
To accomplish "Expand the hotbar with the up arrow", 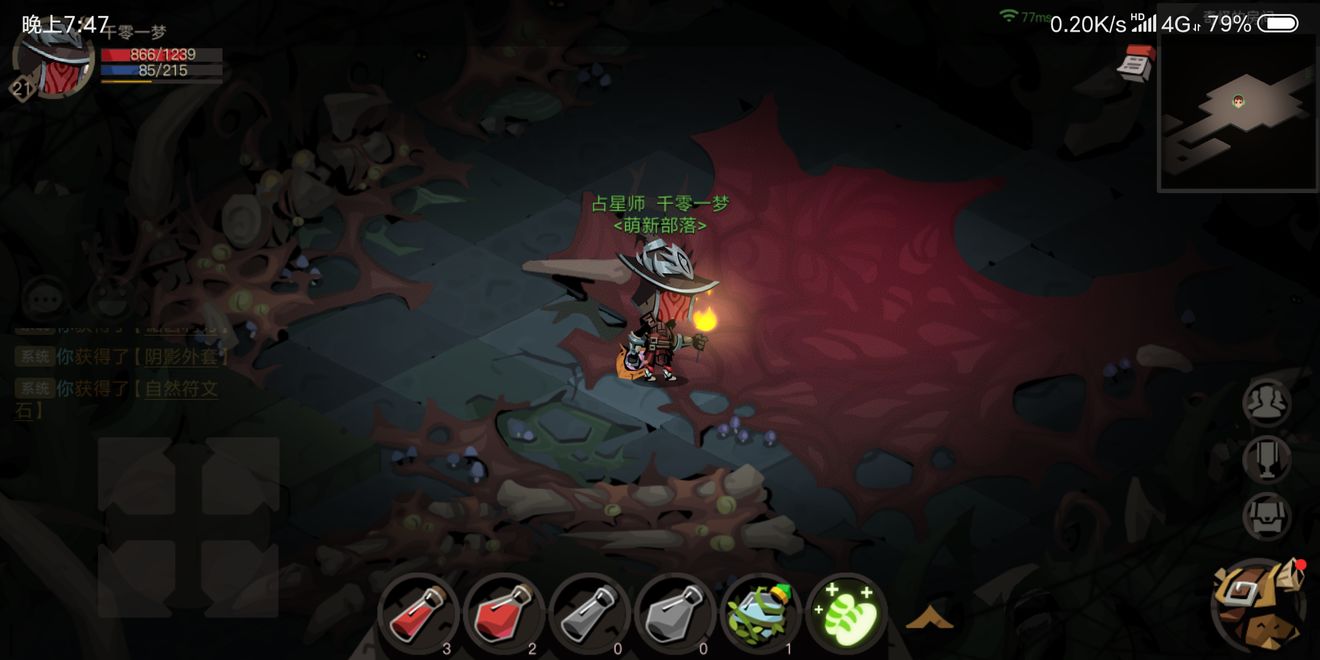I will [x=929, y=619].
